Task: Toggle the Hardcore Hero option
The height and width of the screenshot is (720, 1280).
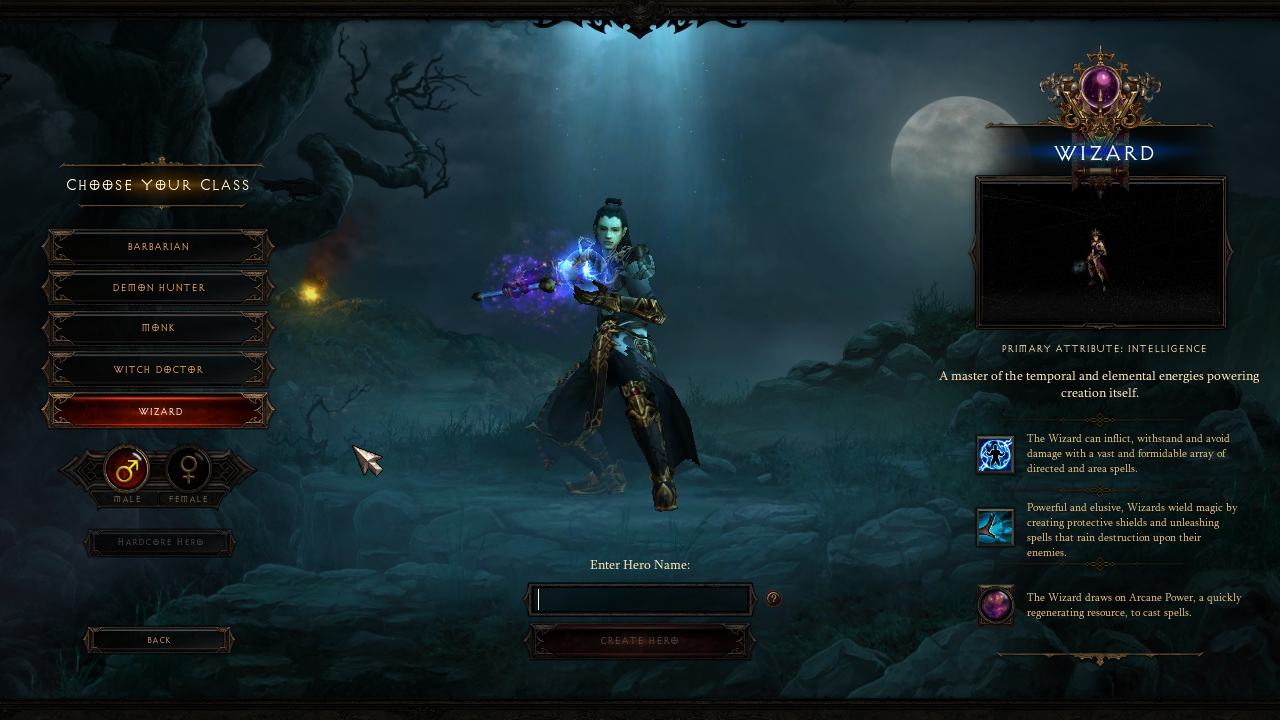Action: (160, 543)
